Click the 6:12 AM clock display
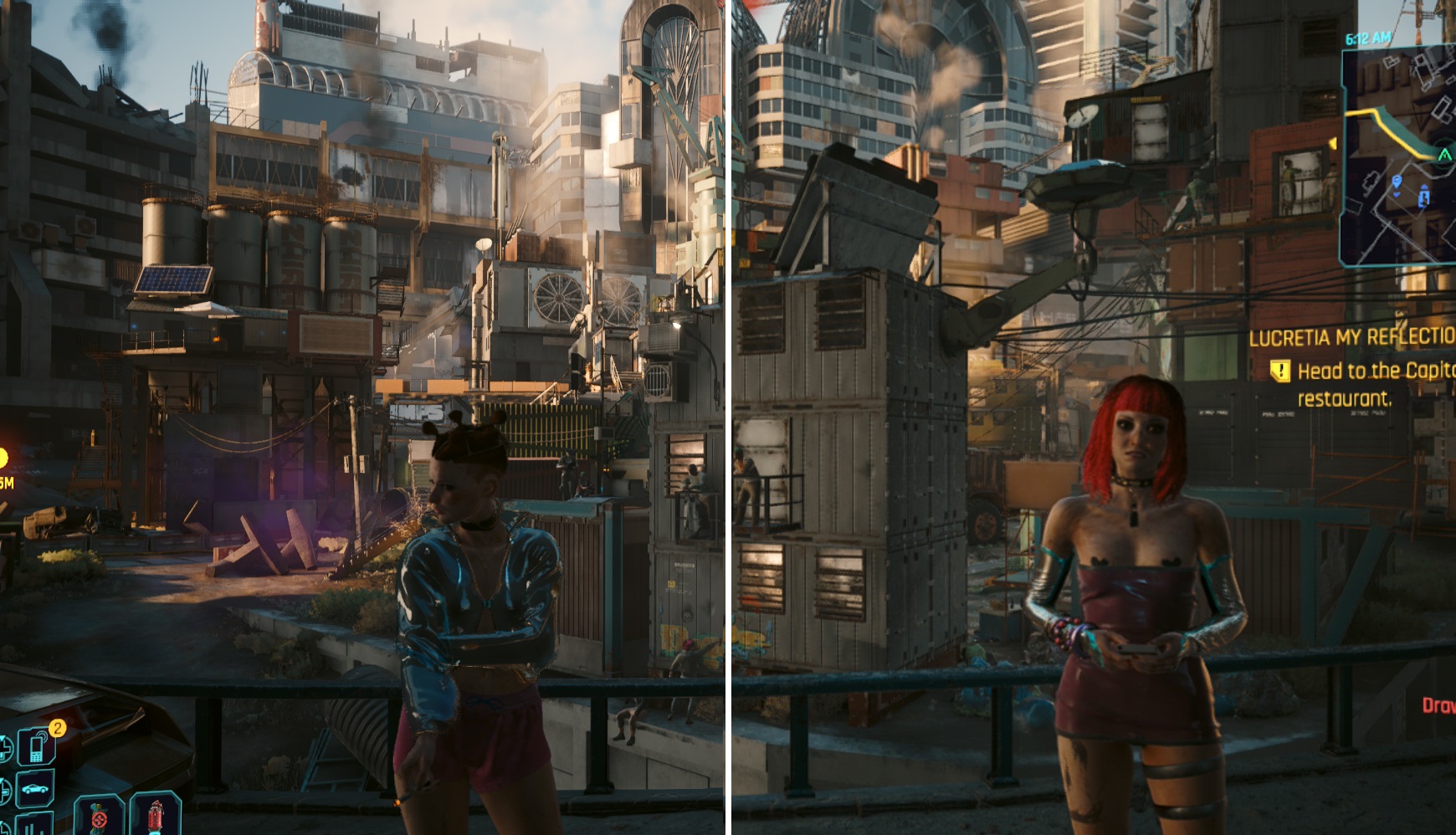Screen dimensions: 1456x835 1367,38
